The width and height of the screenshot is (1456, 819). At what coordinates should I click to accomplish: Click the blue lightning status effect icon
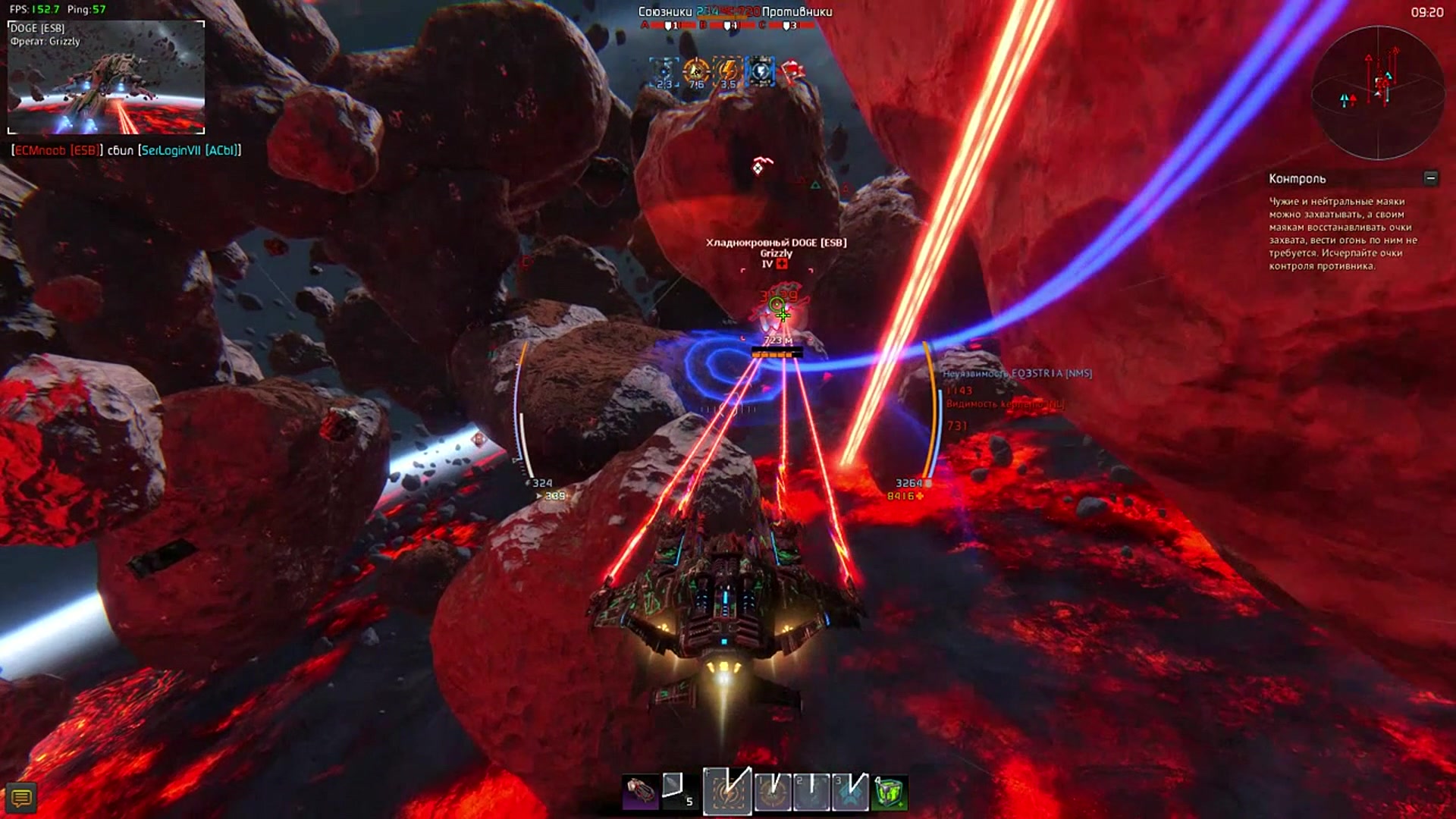760,71
